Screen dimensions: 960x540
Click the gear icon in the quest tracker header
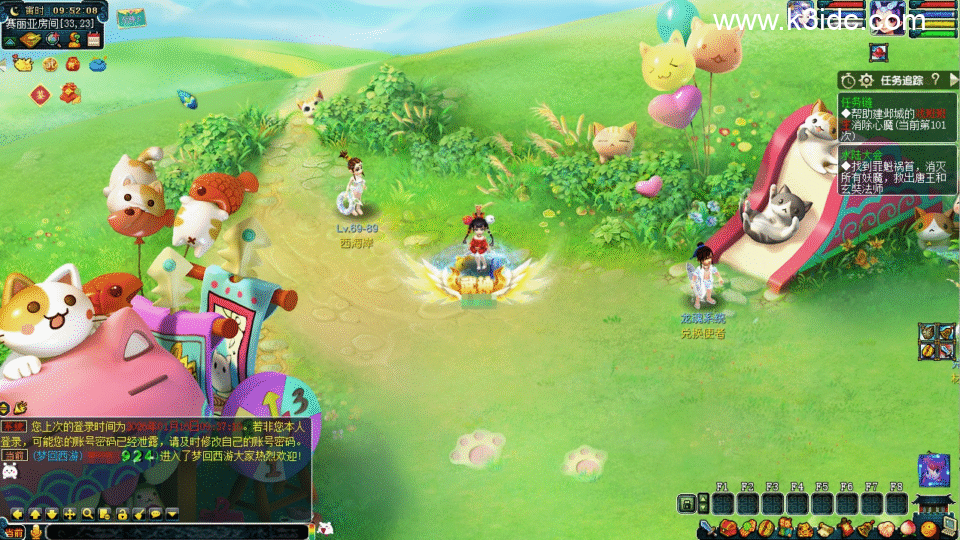coord(866,79)
